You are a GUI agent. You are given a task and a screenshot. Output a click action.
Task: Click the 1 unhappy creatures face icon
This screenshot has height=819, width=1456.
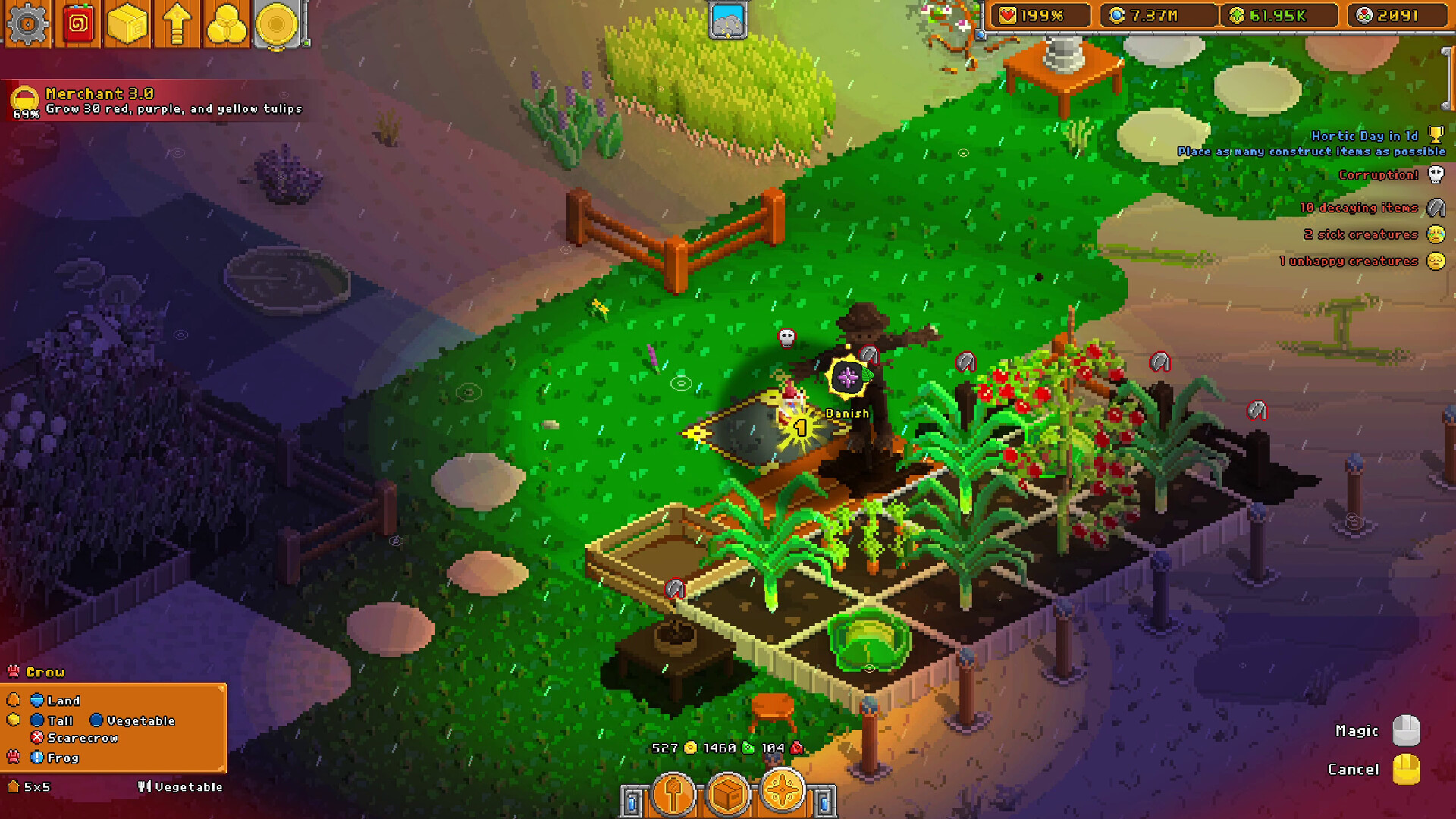[1436, 261]
